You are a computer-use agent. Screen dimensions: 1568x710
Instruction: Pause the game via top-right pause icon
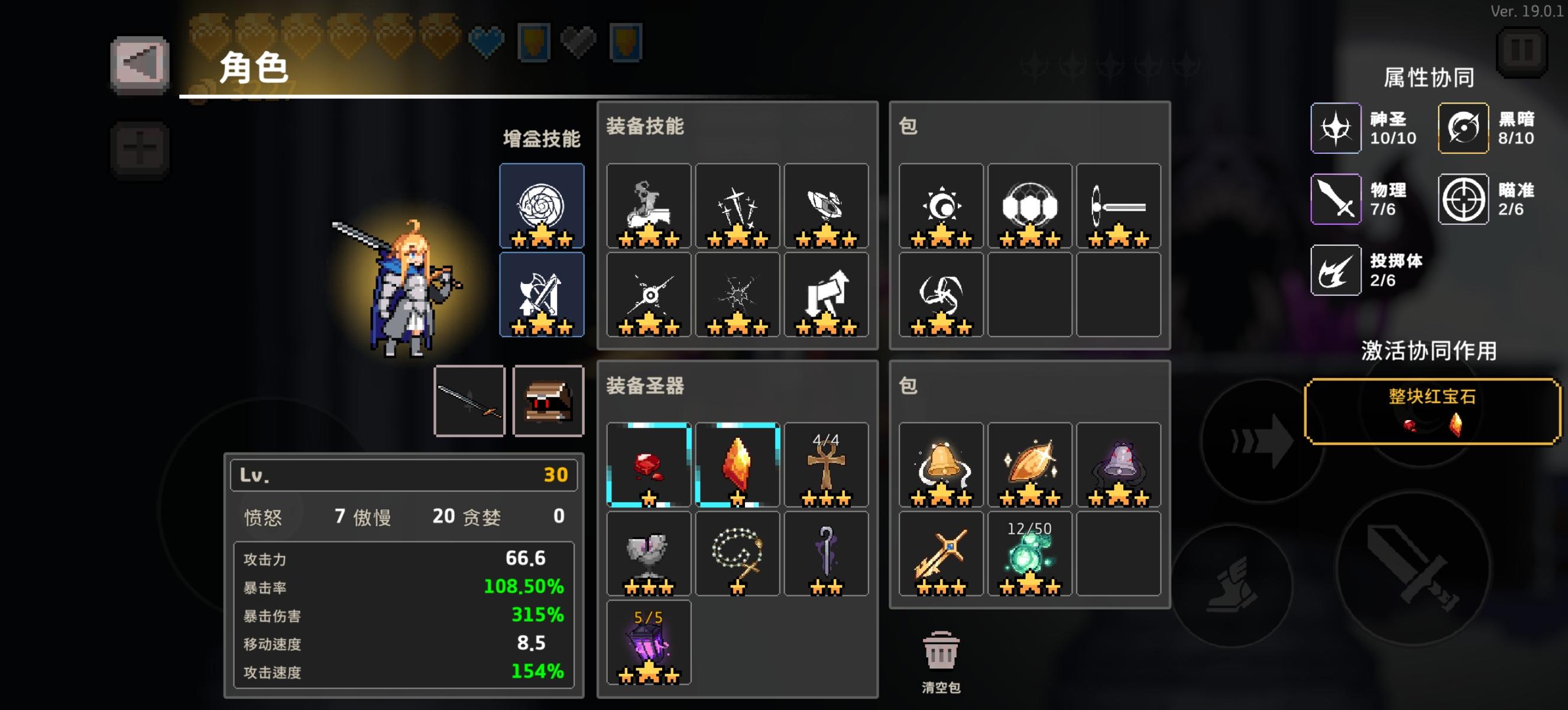1522,53
